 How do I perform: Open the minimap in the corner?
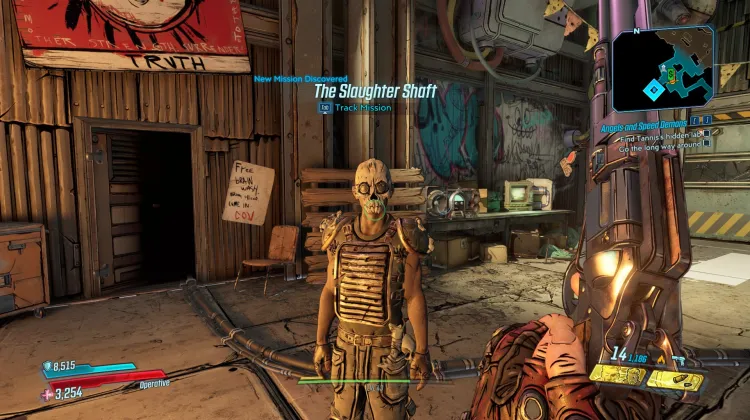pos(665,68)
